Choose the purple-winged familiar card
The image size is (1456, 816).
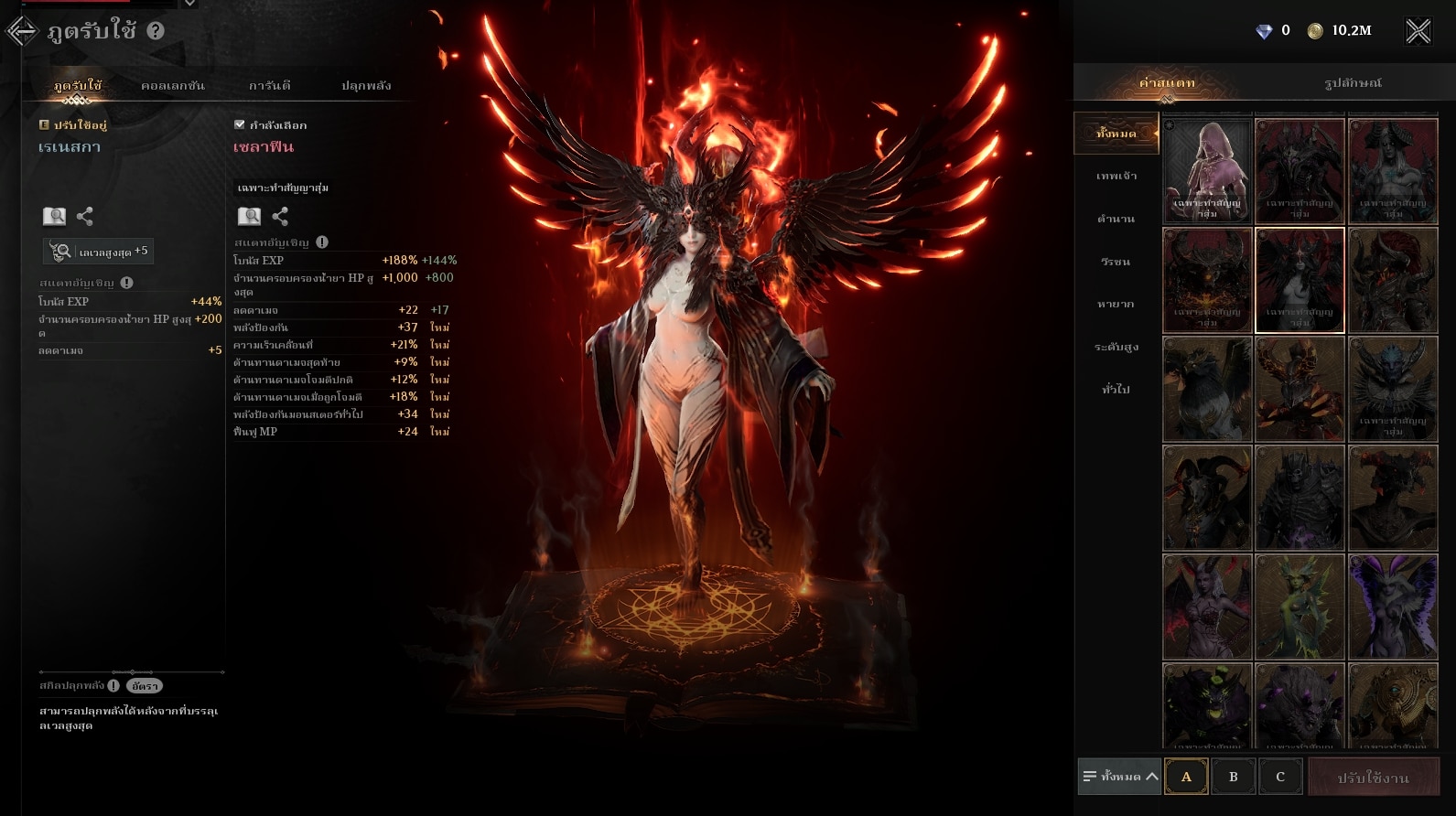tap(1393, 607)
